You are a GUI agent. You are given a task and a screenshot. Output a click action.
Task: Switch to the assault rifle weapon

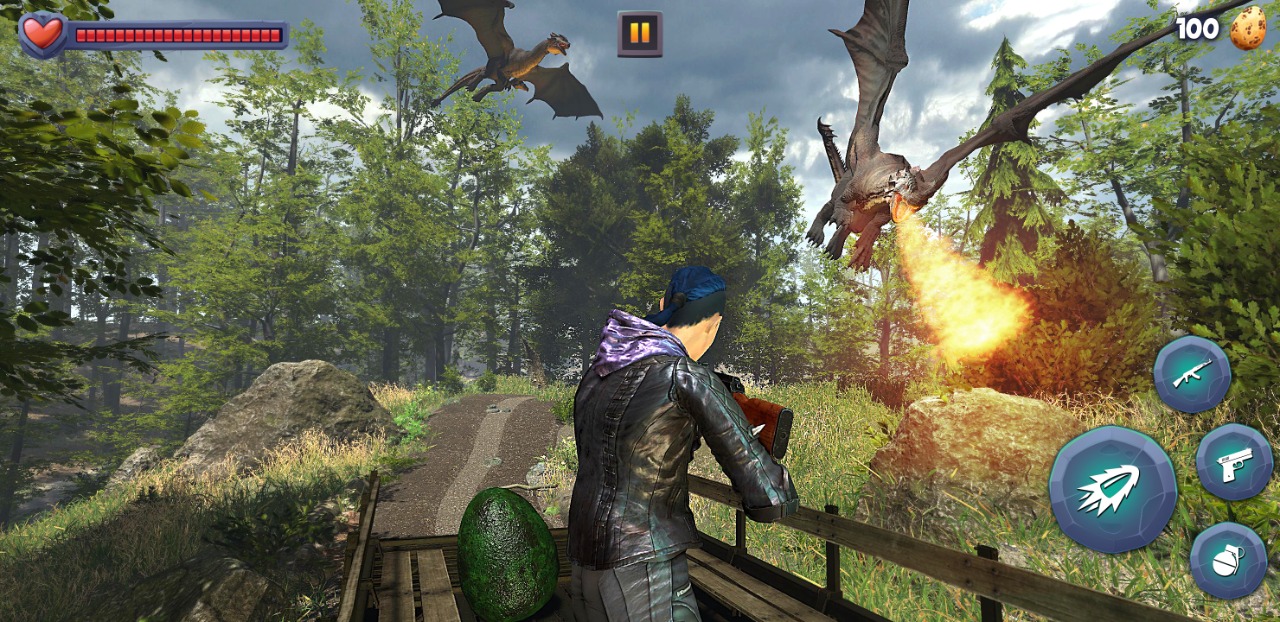1192,374
